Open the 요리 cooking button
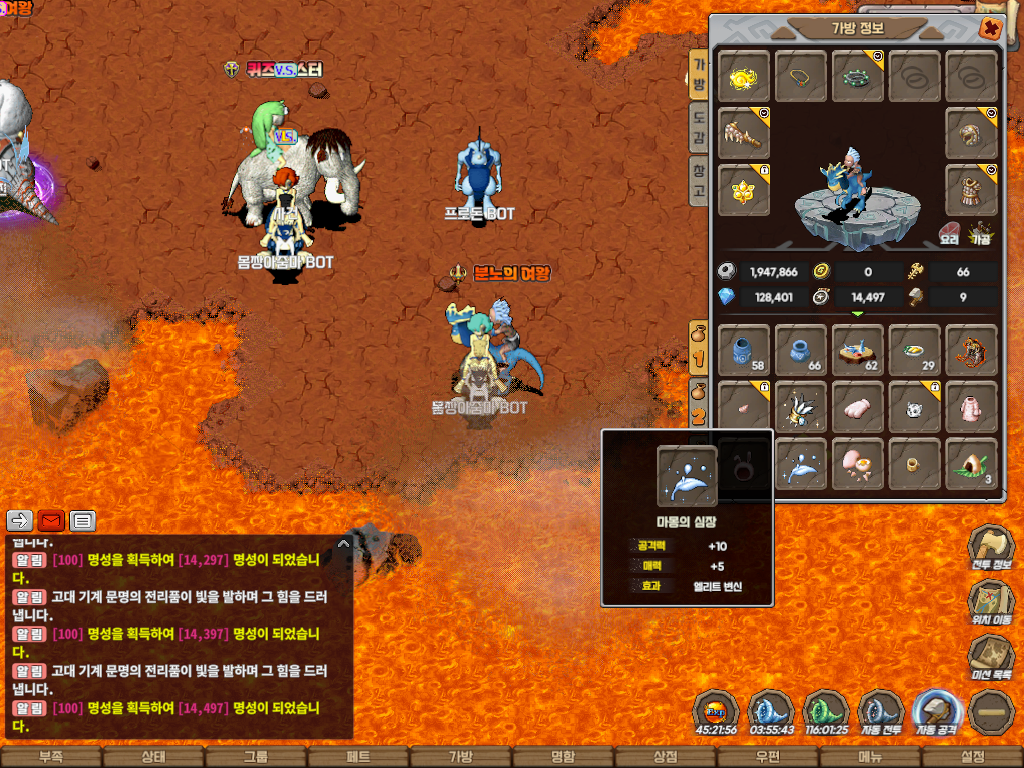The height and width of the screenshot is (768, 1024). coord(949,234)
